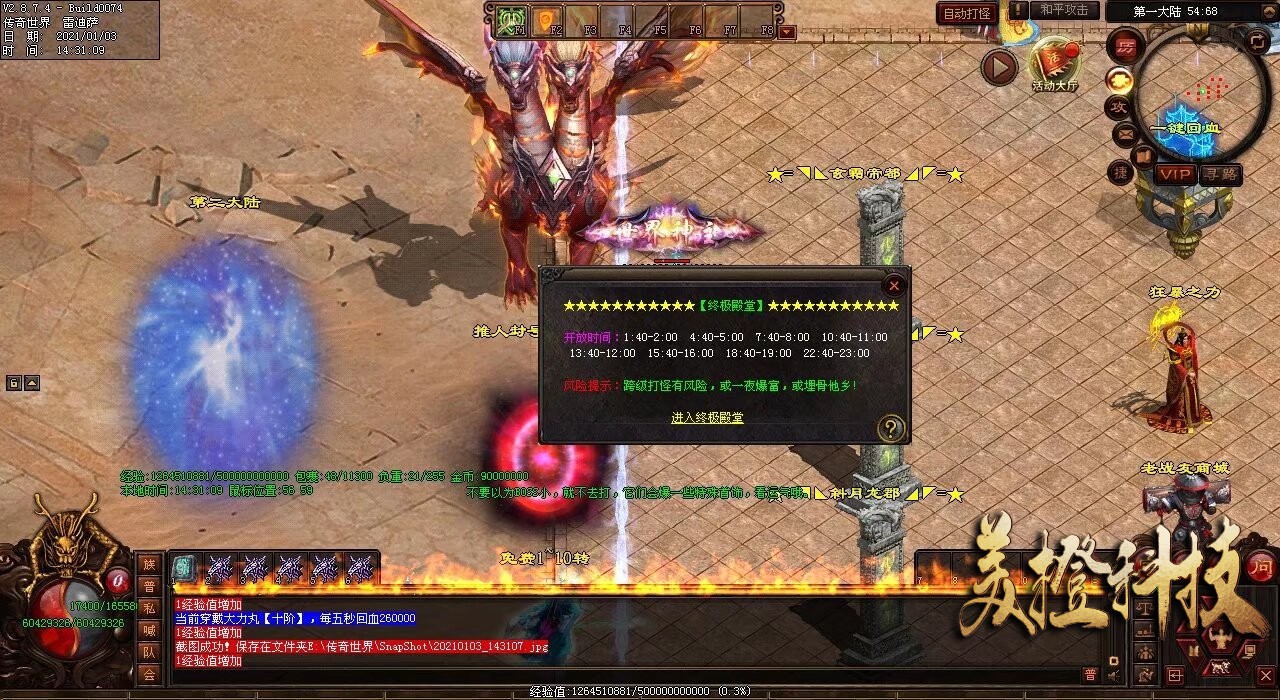The image size is (1280, 700).
Task: Close the 终极殿堂 dialog window
Action: 893,285
